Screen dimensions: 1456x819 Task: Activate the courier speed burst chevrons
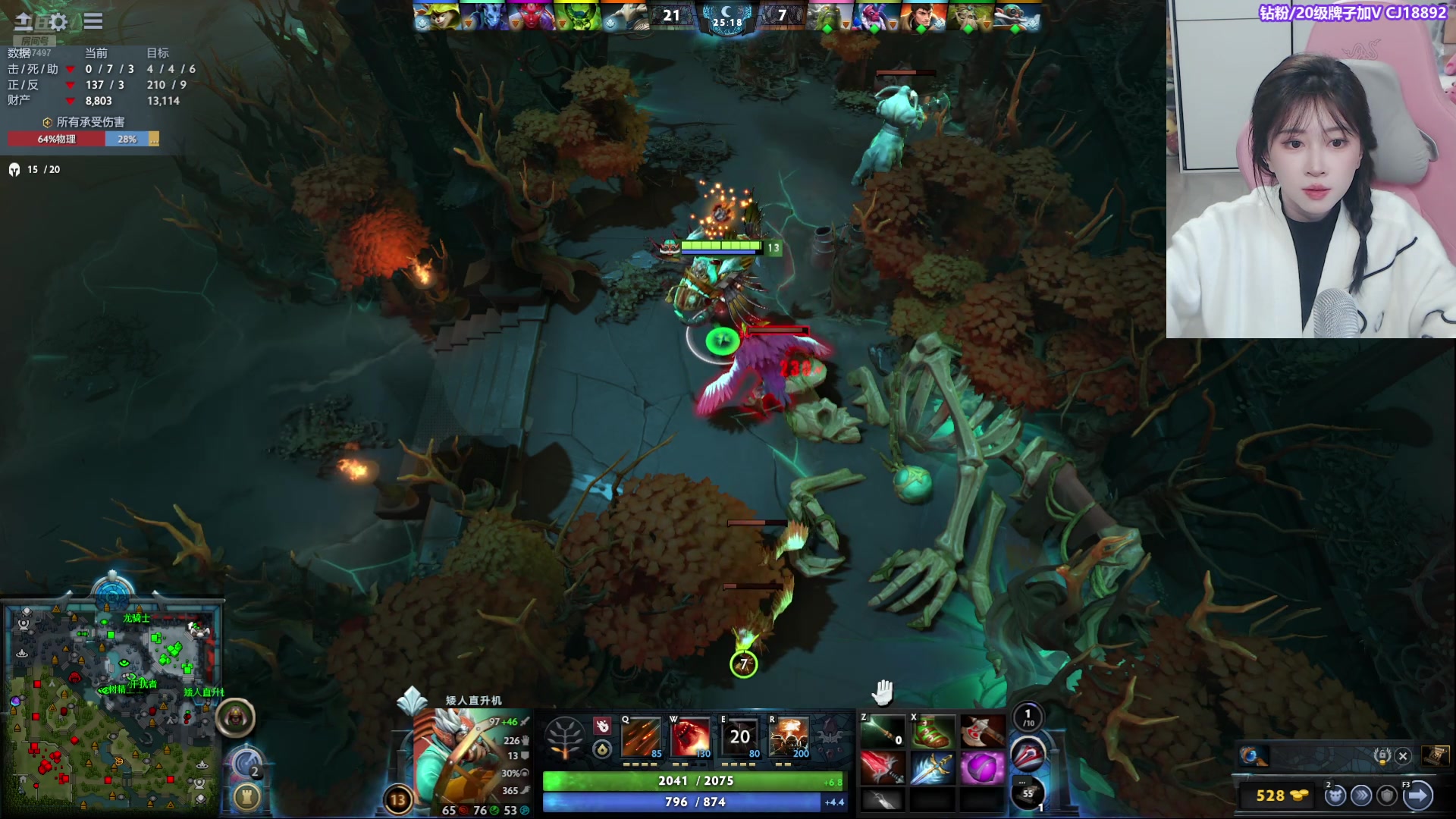tap(1362, 795)
